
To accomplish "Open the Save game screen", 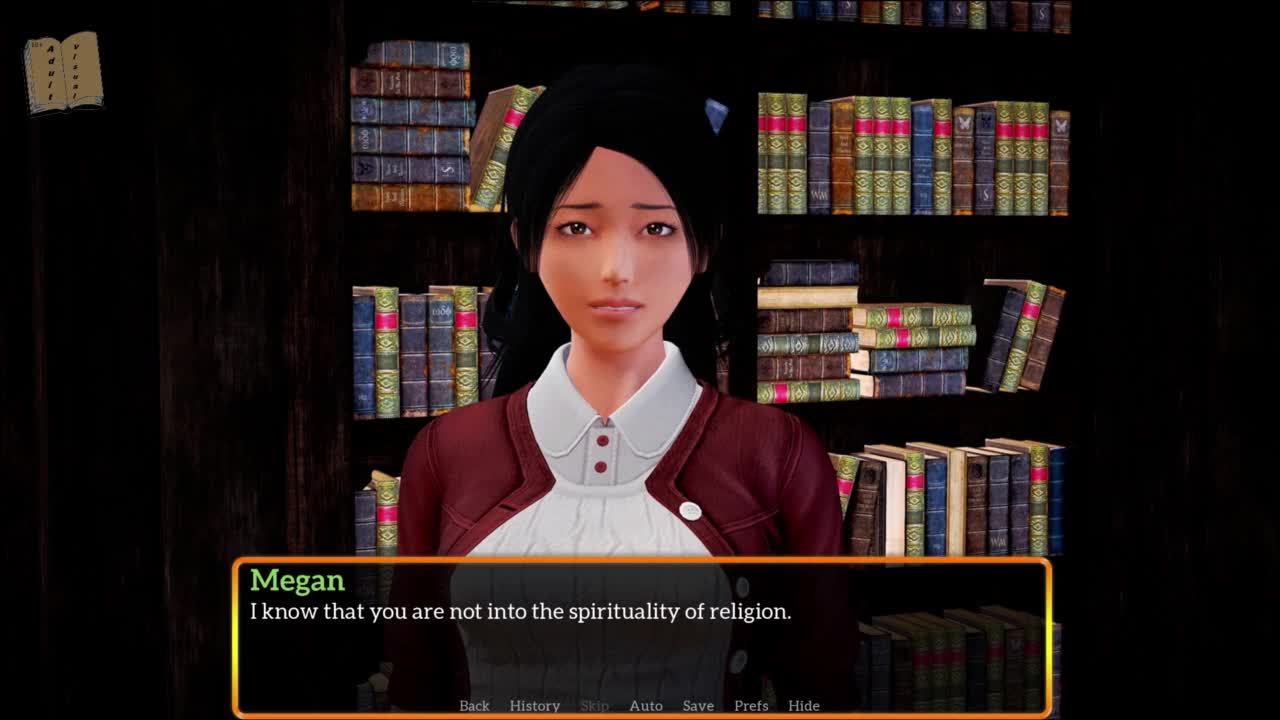I will click(x=698, y=705).
